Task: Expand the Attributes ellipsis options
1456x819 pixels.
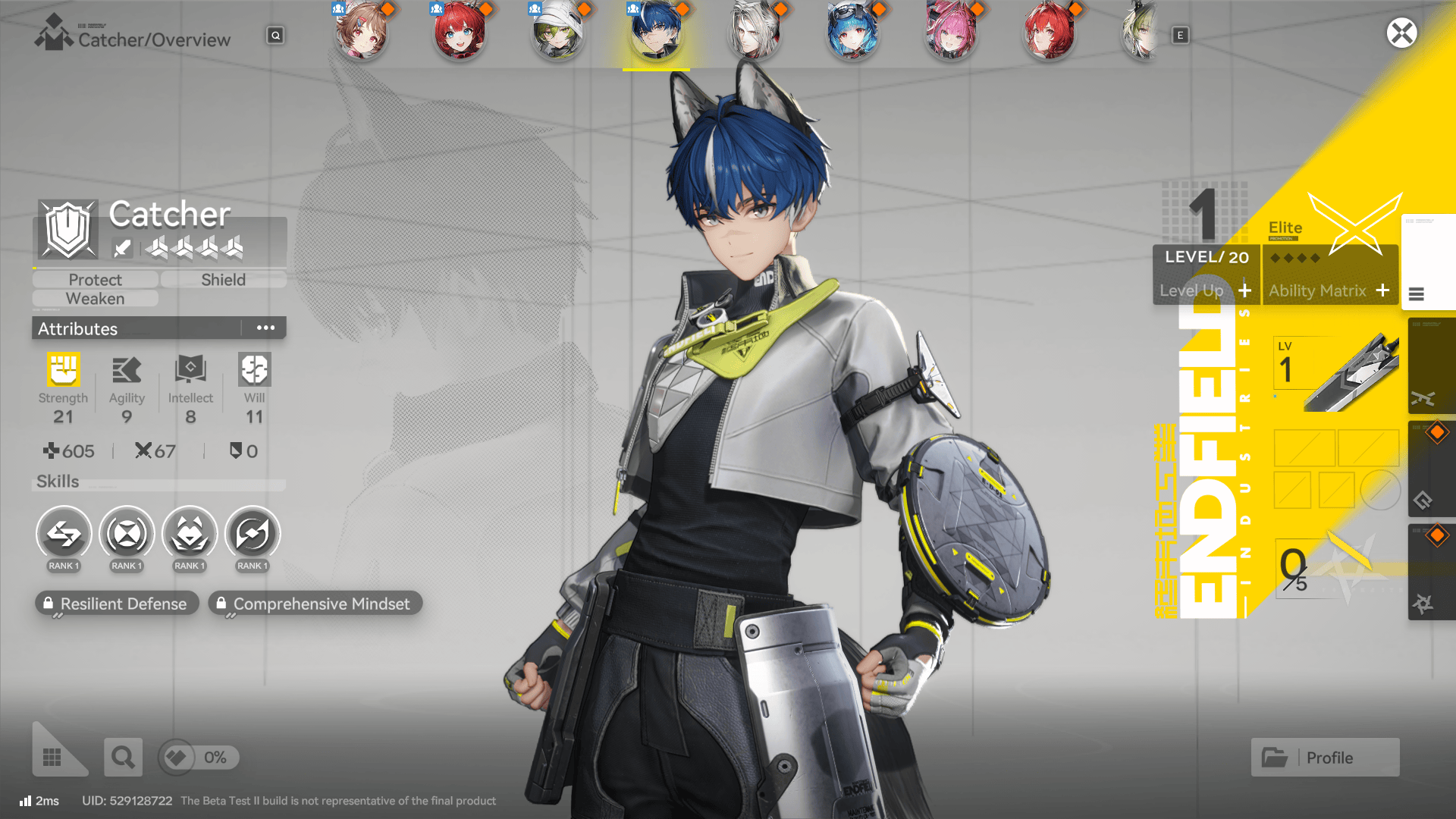Action: (265, 328)
